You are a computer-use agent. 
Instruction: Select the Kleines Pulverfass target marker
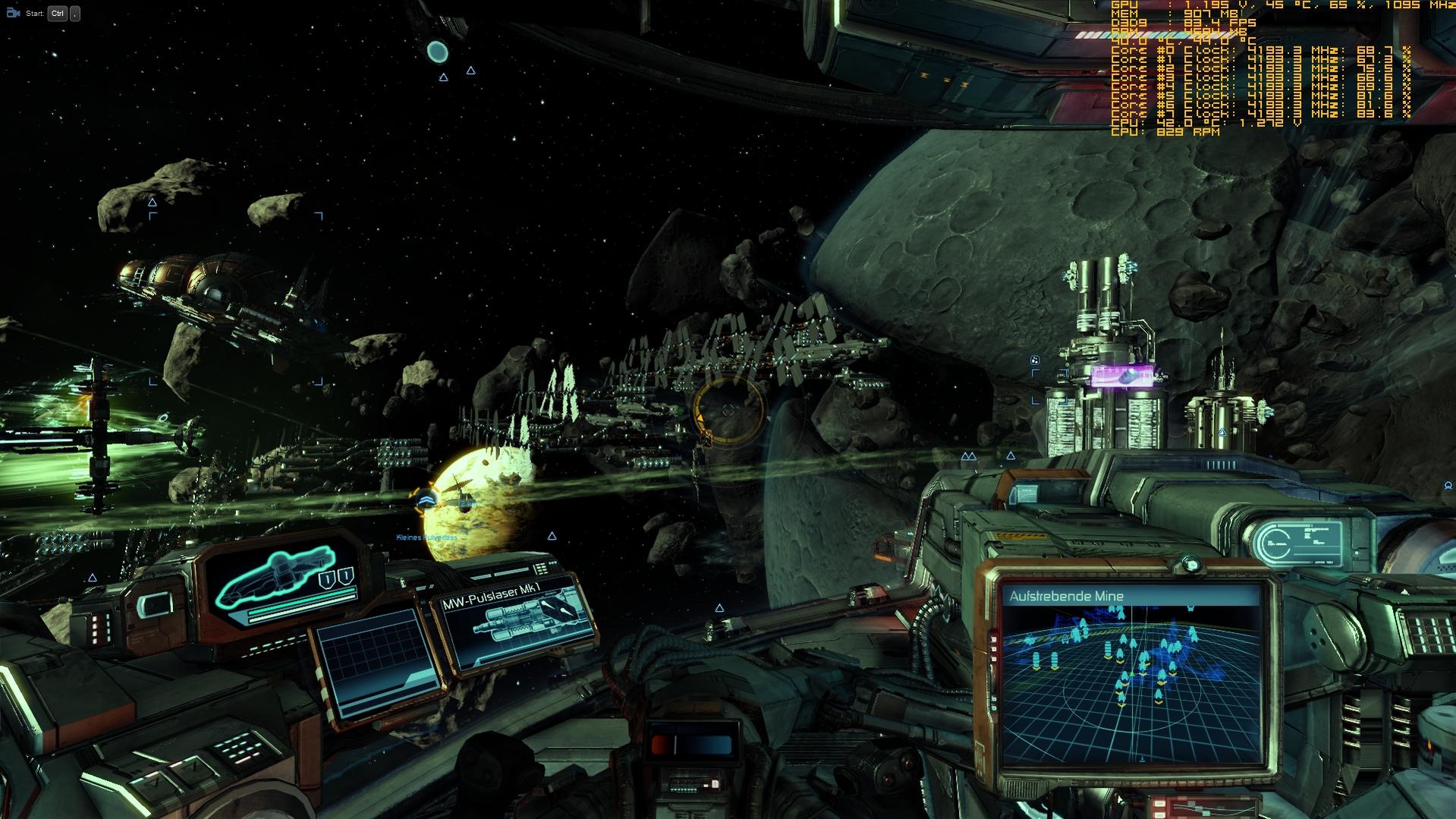tap(426, 501)
